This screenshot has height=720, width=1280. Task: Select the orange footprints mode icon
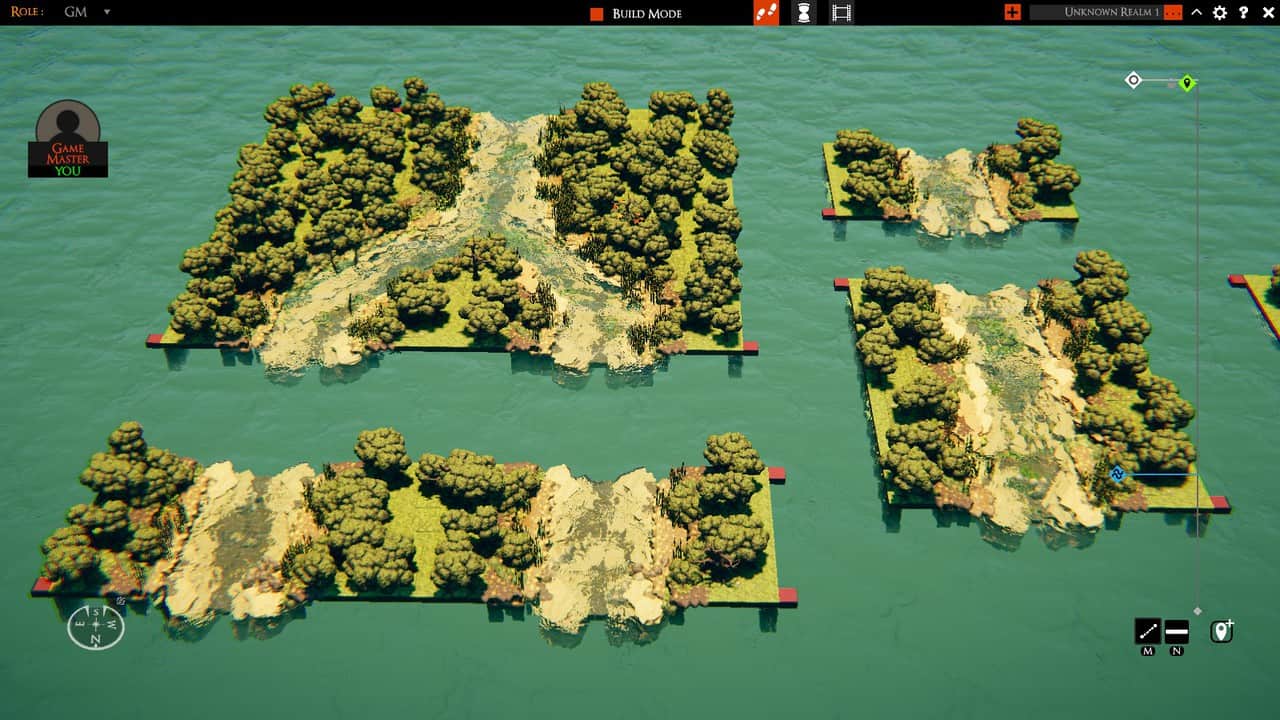coord(766,13)
